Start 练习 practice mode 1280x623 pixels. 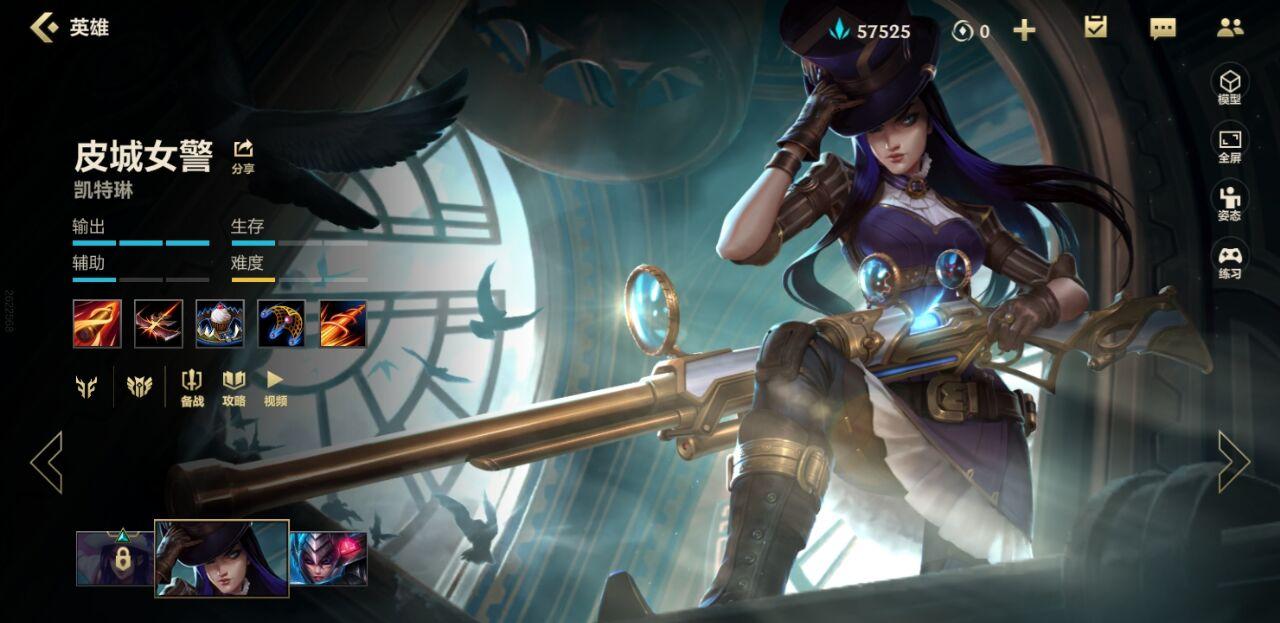tap(1229, 260)
